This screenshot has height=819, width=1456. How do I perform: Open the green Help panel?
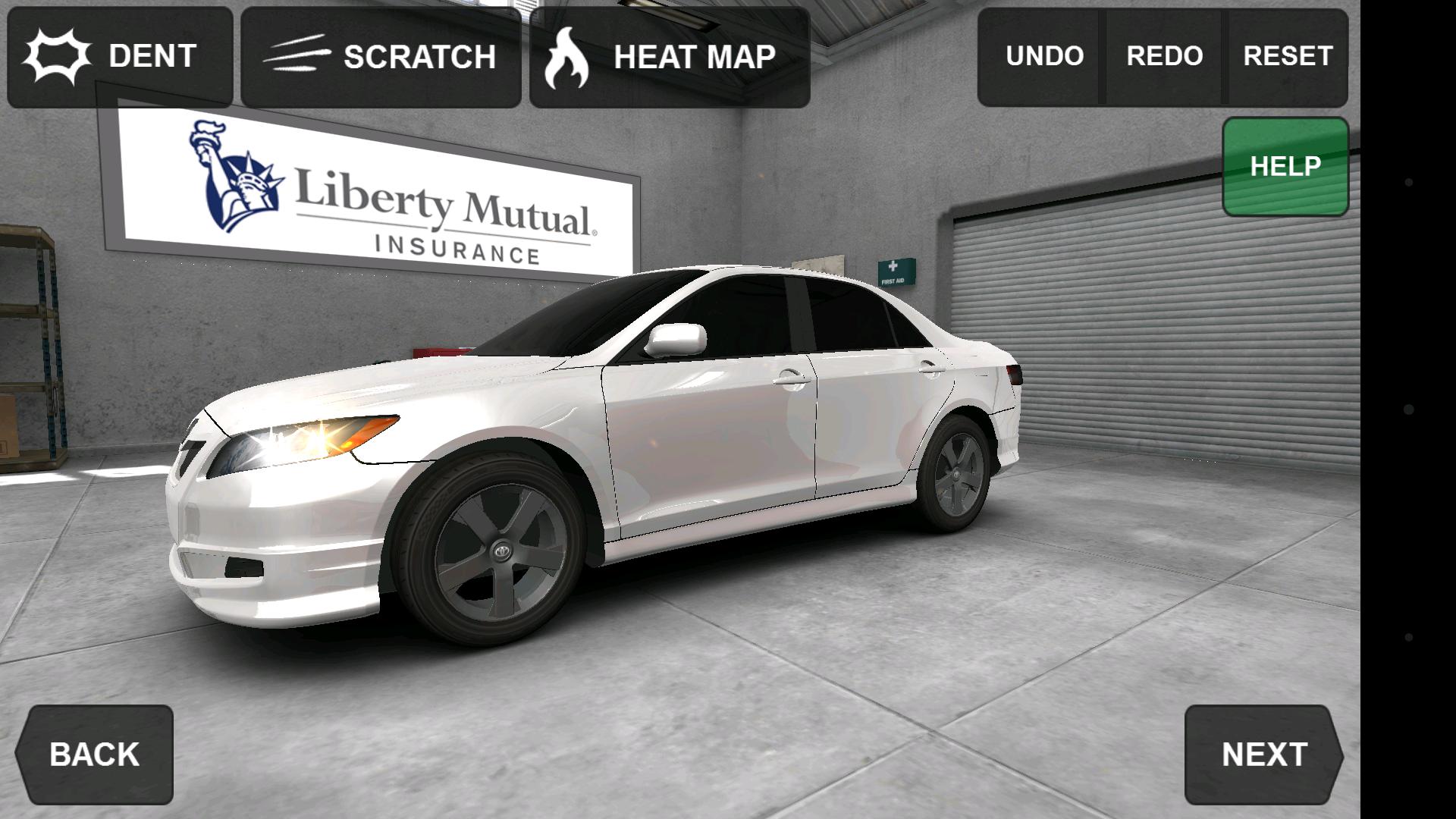[1285, 167]
